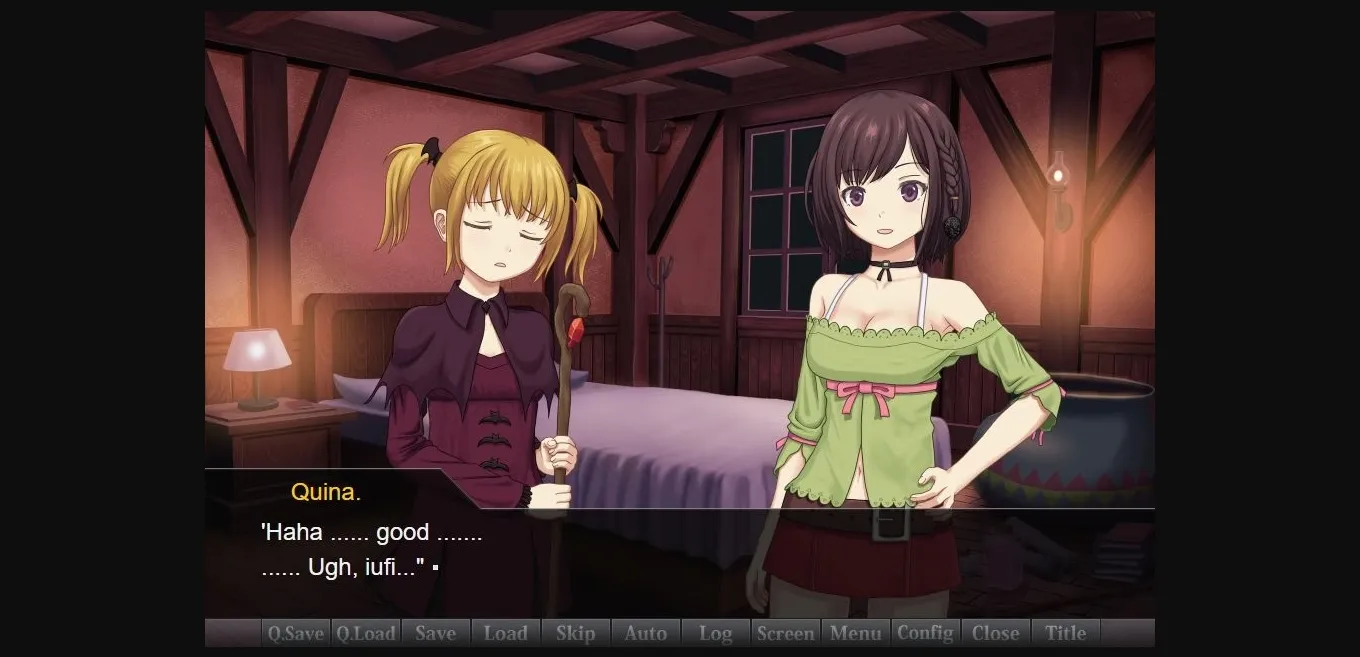Return to the Title screen
The image size is (1360, 657).
point(1065,633)
